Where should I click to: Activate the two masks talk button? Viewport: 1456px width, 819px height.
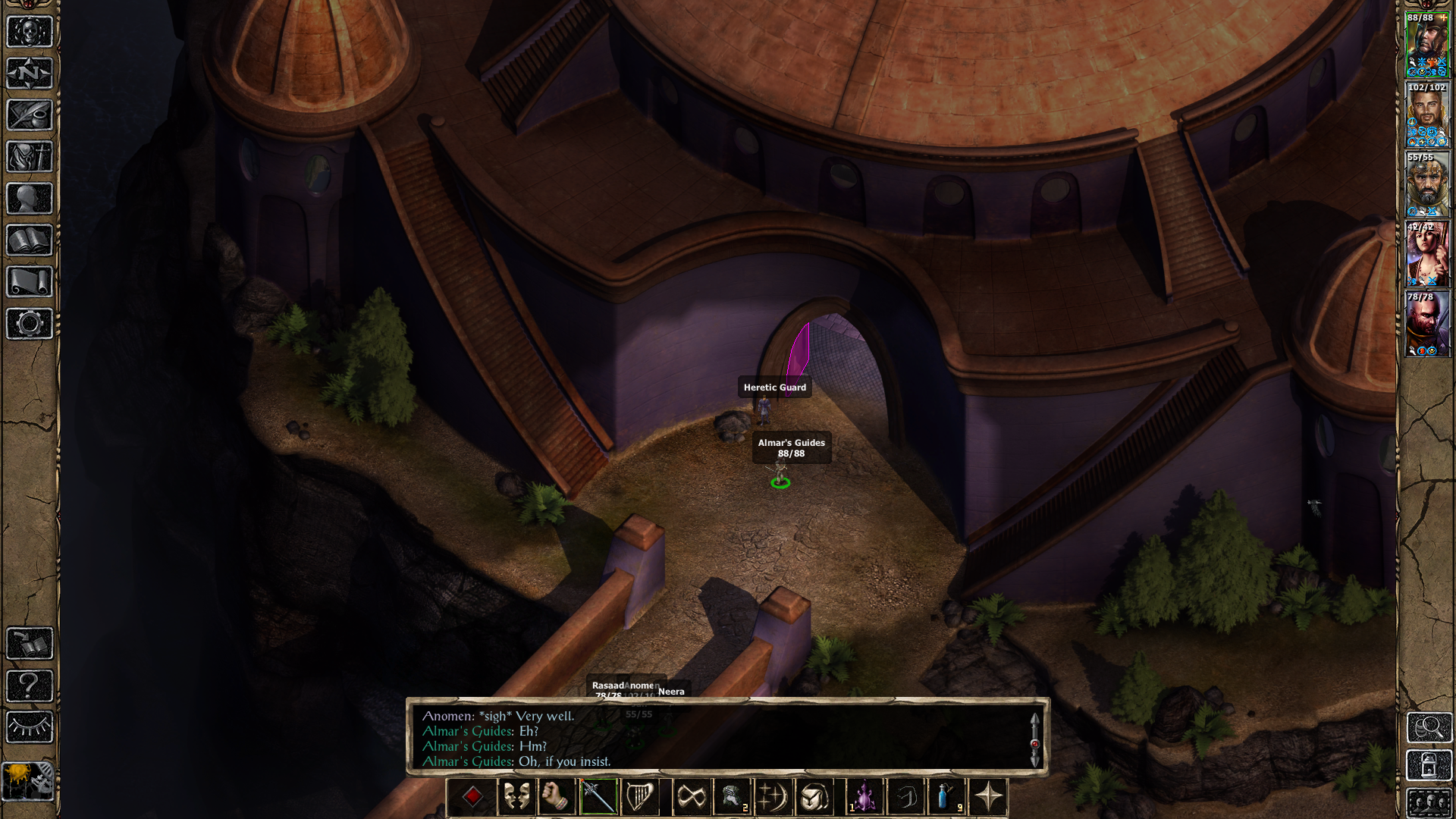[516, 797]
